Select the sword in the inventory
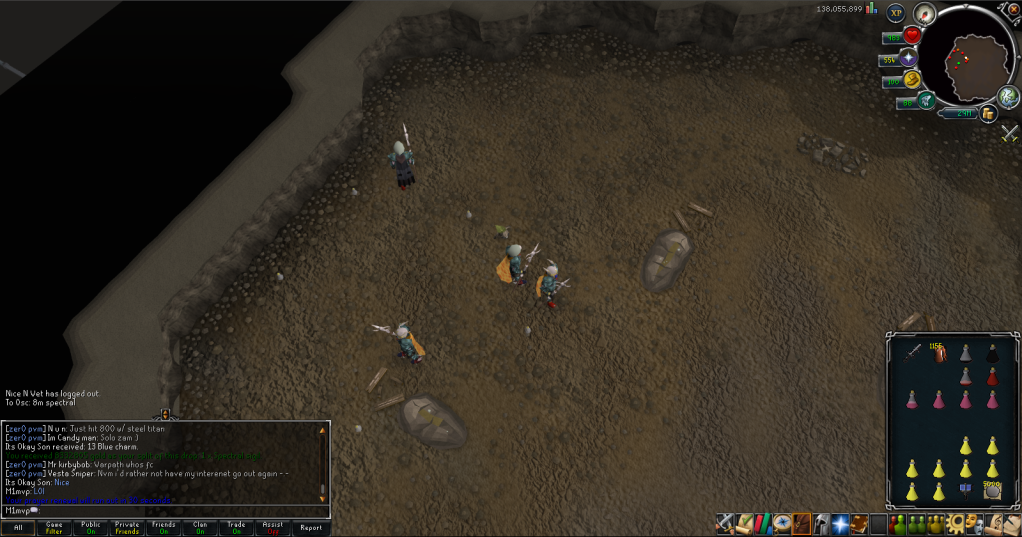This screenshot has height=537, width=1022. 912,351
